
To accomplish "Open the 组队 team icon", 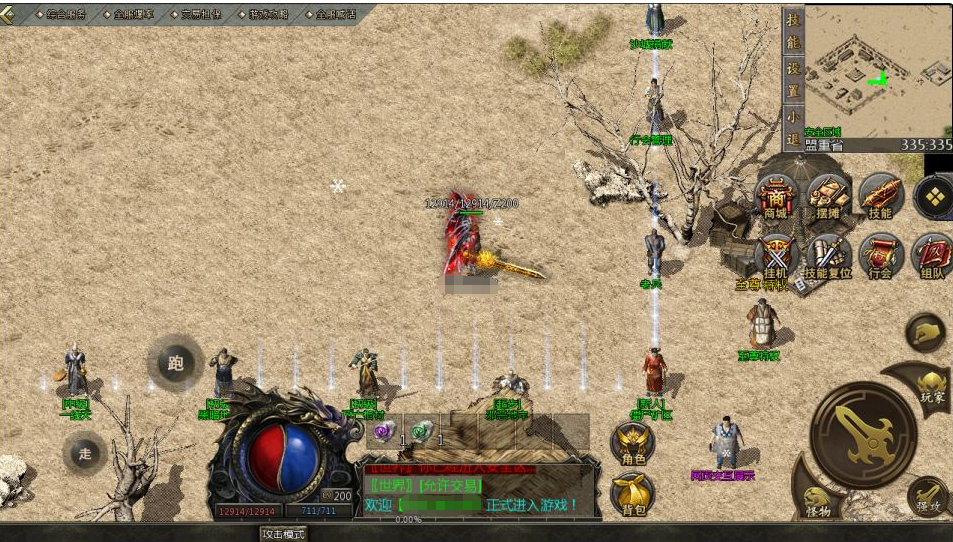I will (x=931, y=256).
